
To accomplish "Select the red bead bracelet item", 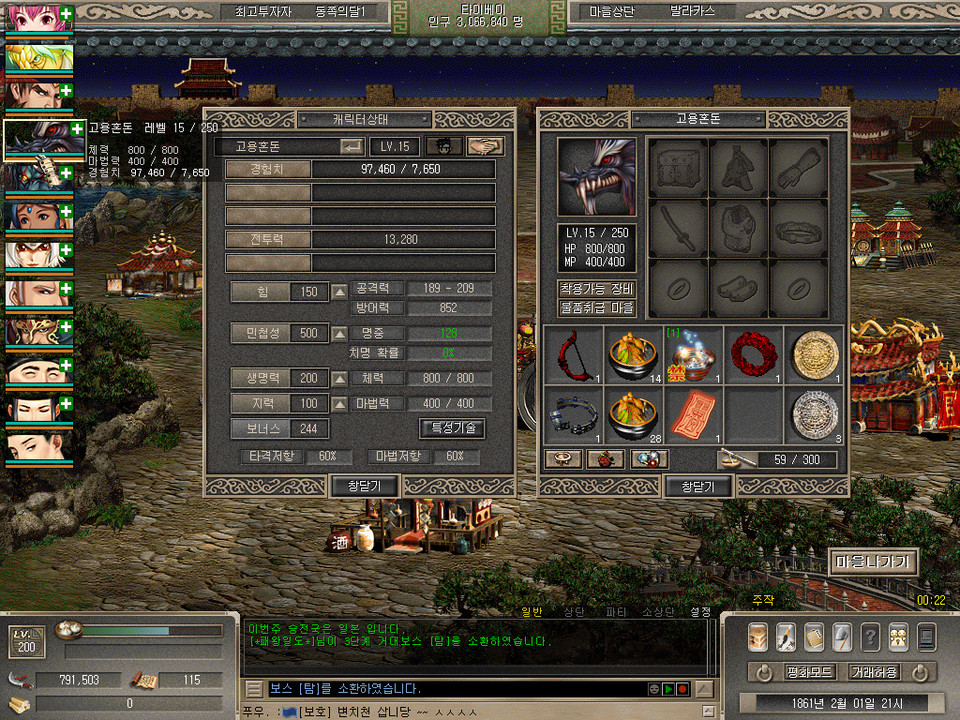I will click(x=754, y=354).
